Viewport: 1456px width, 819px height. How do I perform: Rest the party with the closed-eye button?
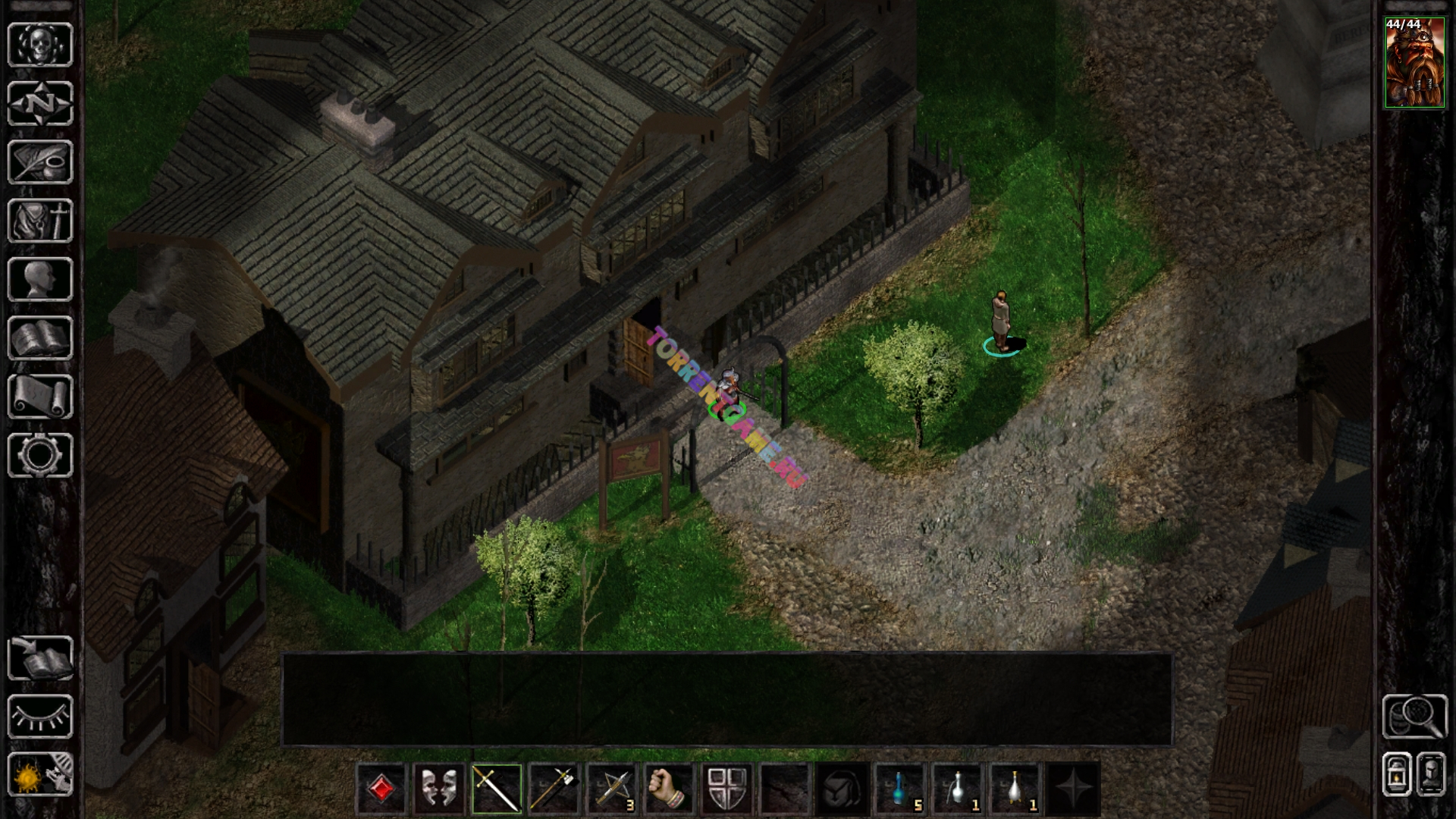point(40,717)
